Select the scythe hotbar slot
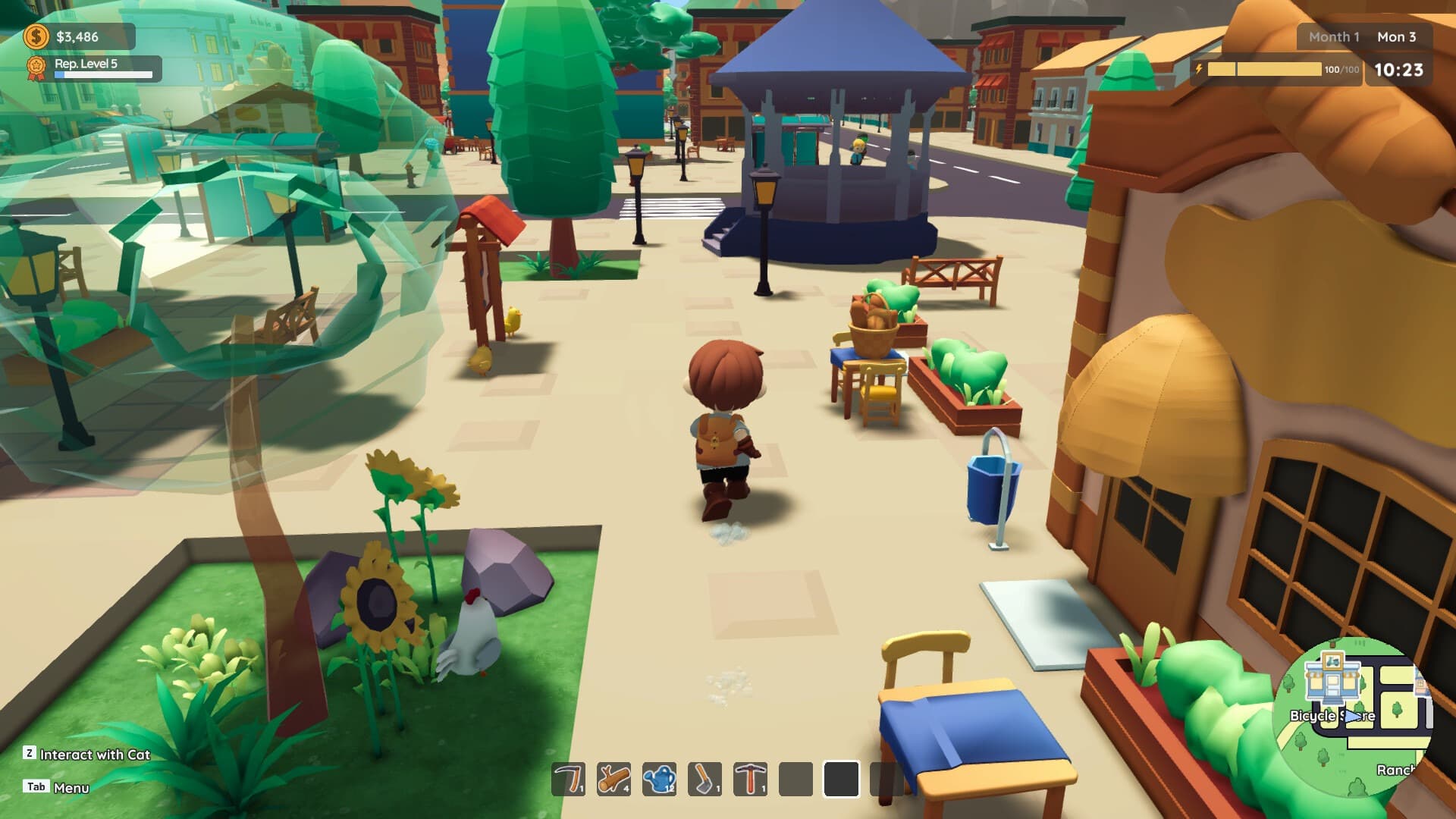Viewport: 1456px width, 819px height. (x=568, y=779)
